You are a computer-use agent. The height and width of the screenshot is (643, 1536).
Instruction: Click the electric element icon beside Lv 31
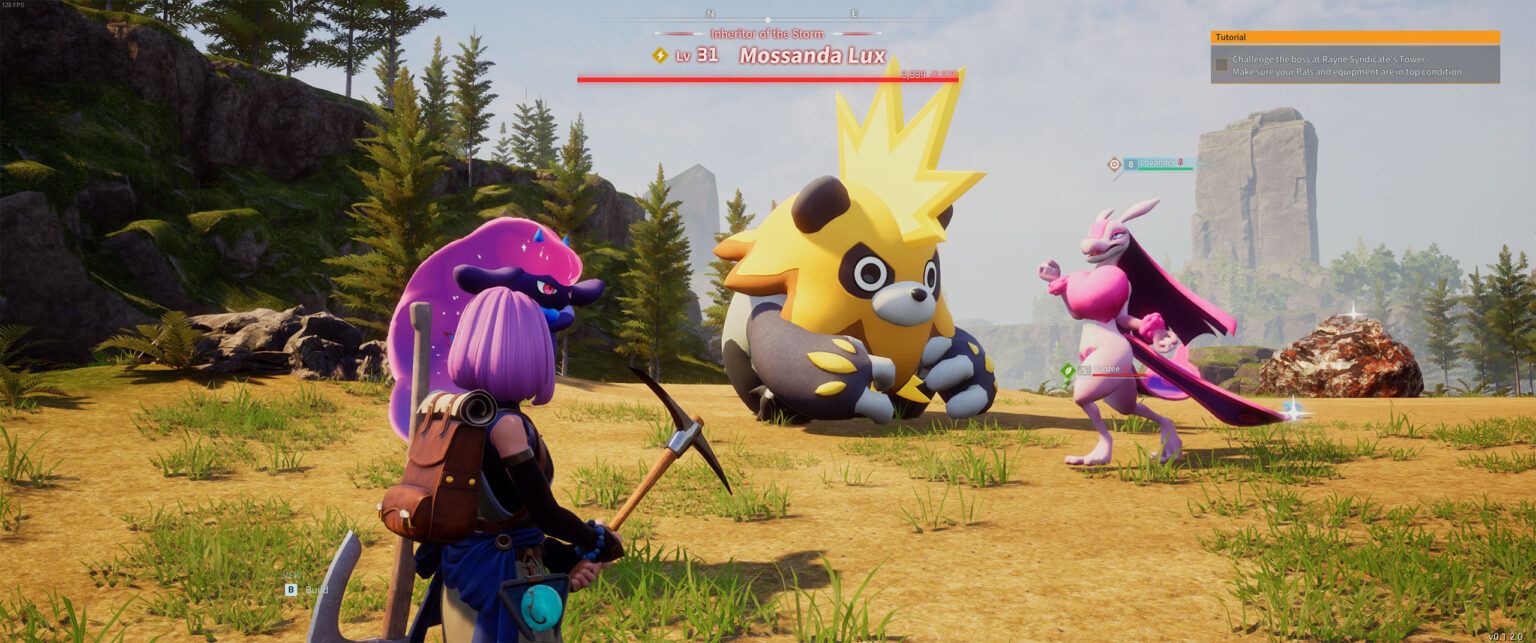coord(659,56)
